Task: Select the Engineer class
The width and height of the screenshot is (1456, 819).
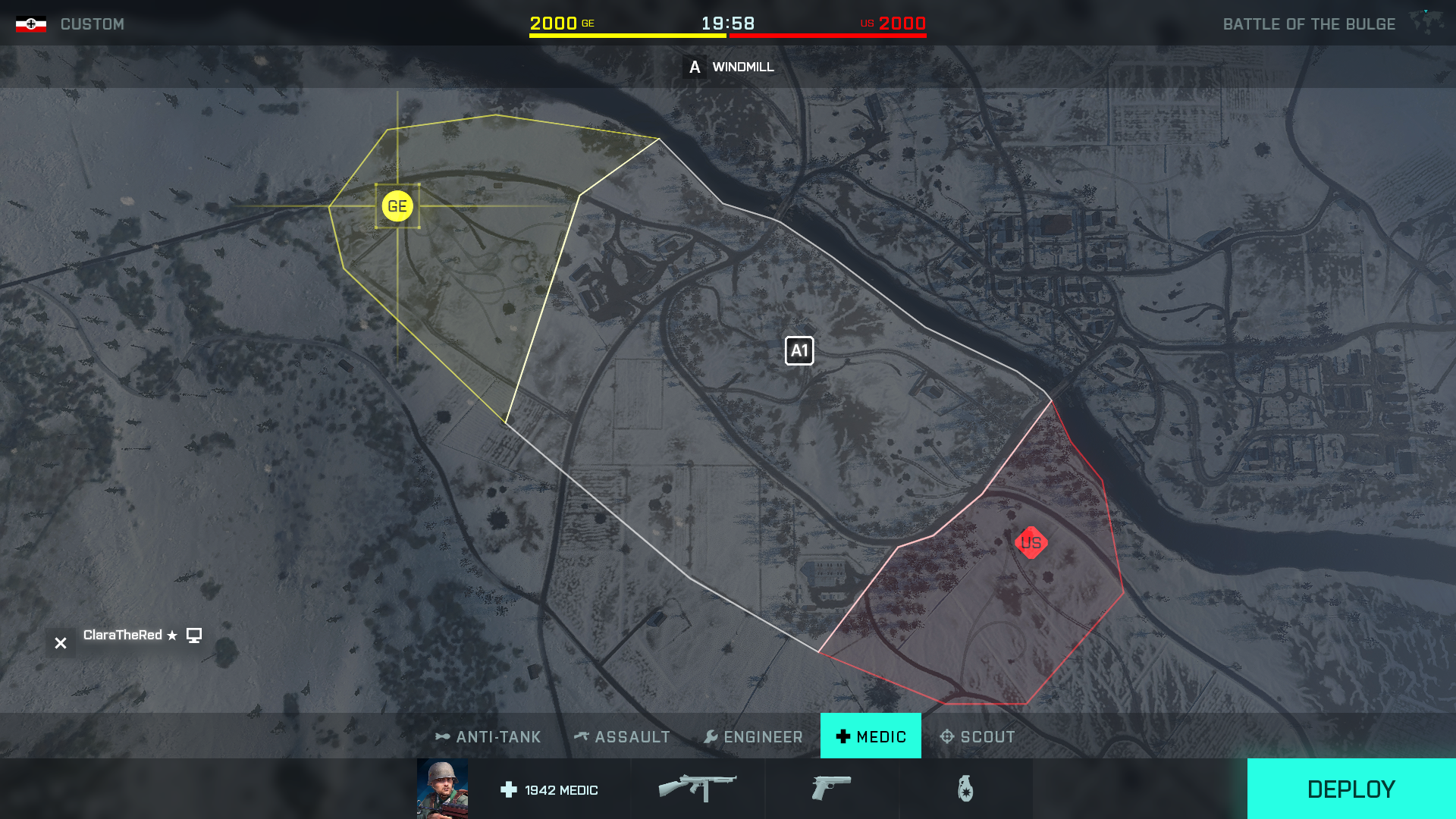Action: pos(753,736)
